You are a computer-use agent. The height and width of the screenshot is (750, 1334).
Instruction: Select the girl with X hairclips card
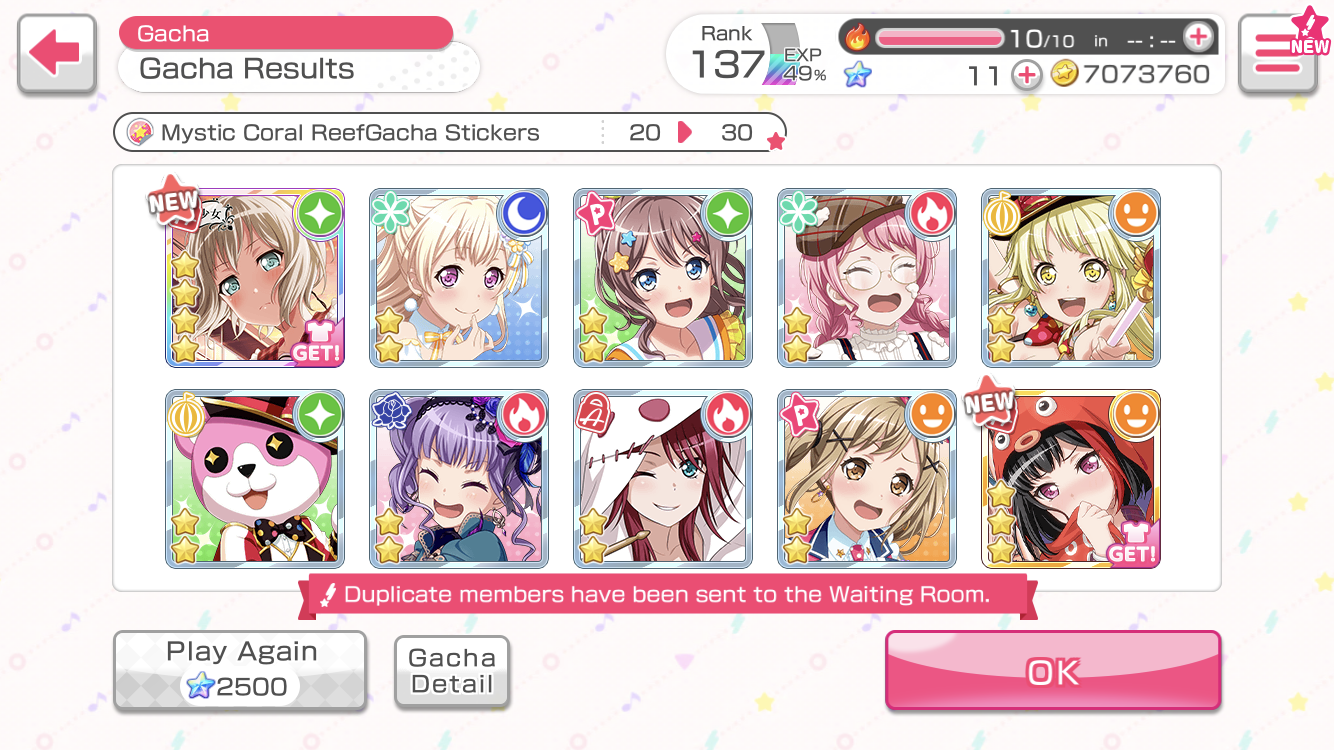pos(867,479)
